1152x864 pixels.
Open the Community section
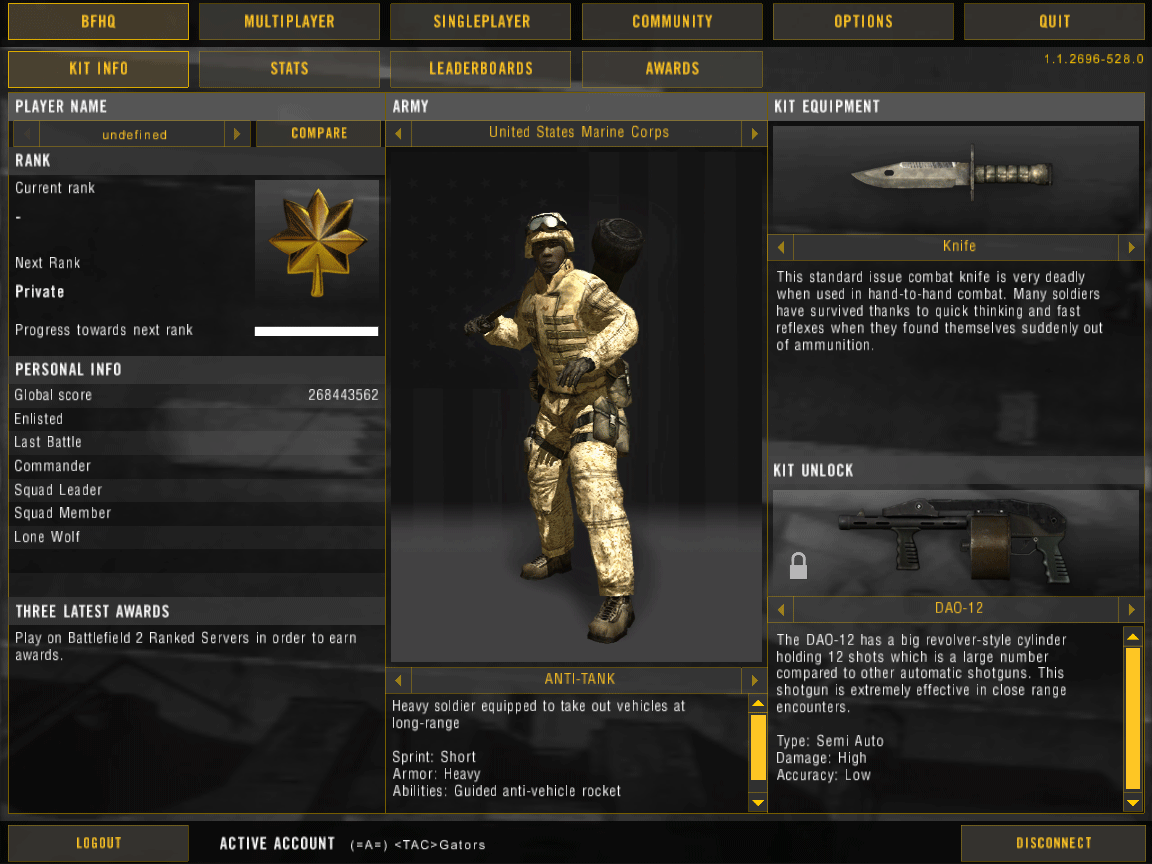tap(672, 21)
